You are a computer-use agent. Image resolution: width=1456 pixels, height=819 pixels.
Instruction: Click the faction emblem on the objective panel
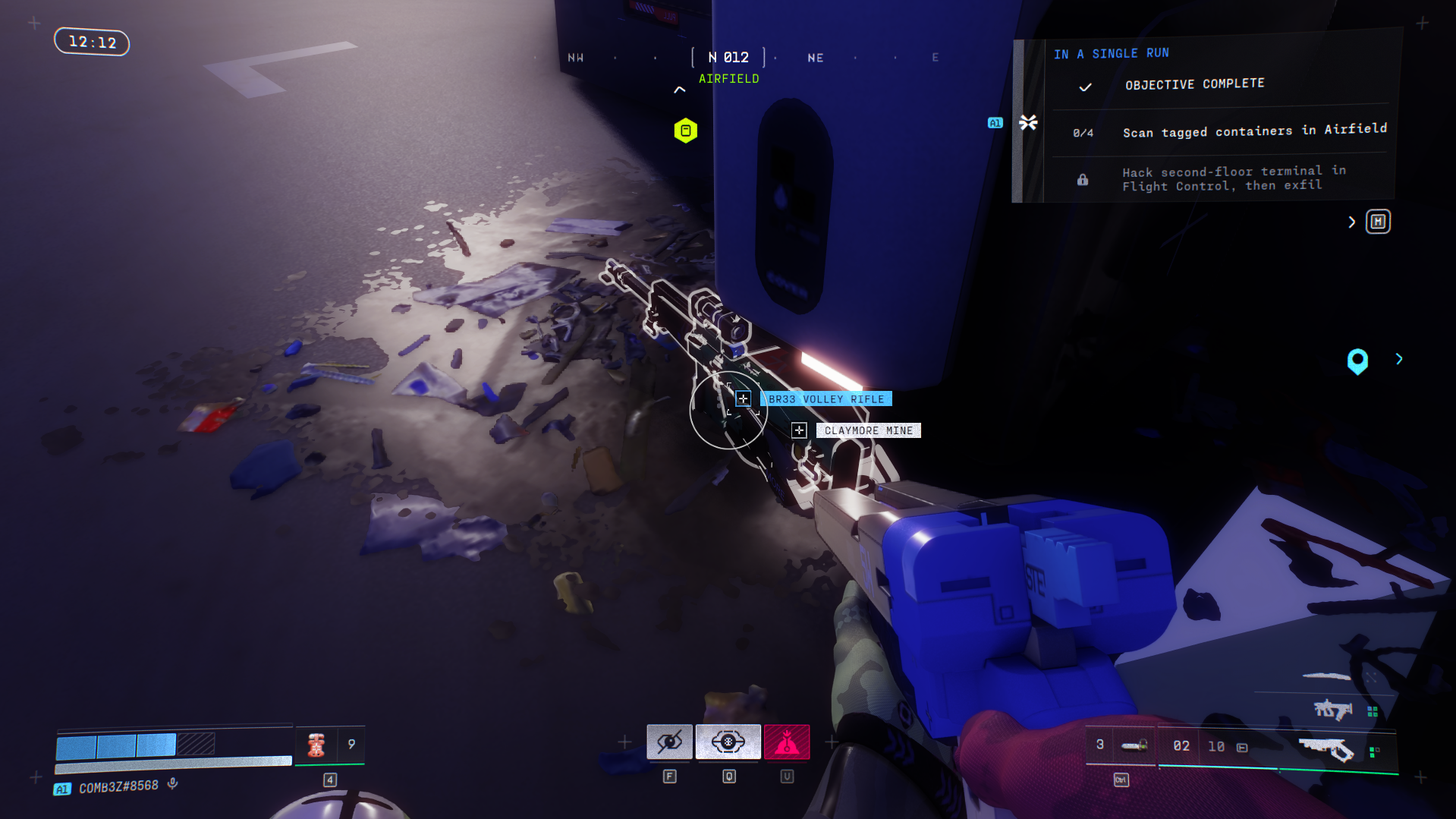coord(1028,122)
